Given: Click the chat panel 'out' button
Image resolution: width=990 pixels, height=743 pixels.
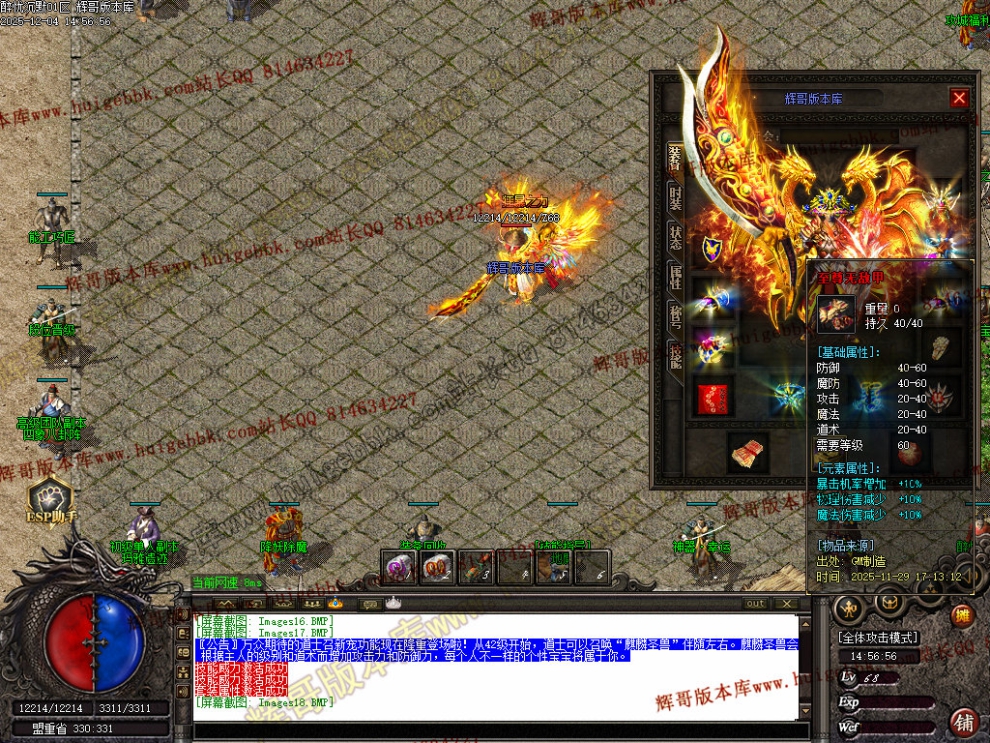Looking at the screenshot, I should pos(755,604).
